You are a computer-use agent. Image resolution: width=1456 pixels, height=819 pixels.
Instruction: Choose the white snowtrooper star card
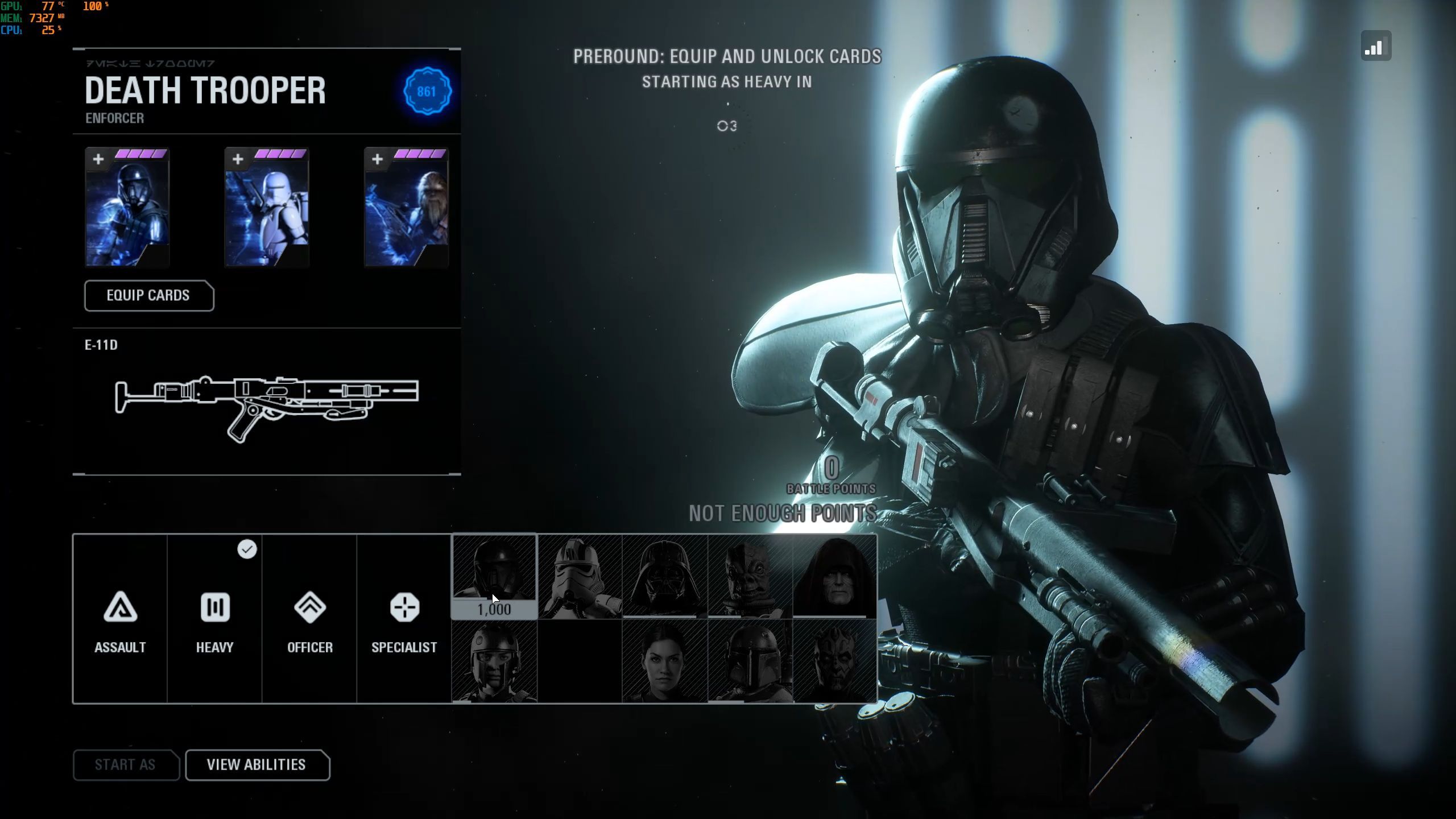tap(267, 208)
